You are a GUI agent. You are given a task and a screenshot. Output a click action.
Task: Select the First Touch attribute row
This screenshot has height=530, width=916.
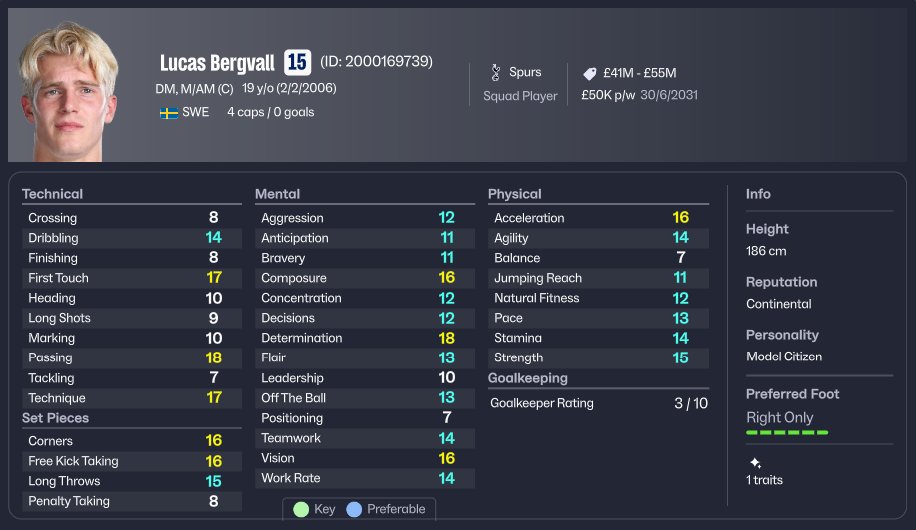coord(131,278)
